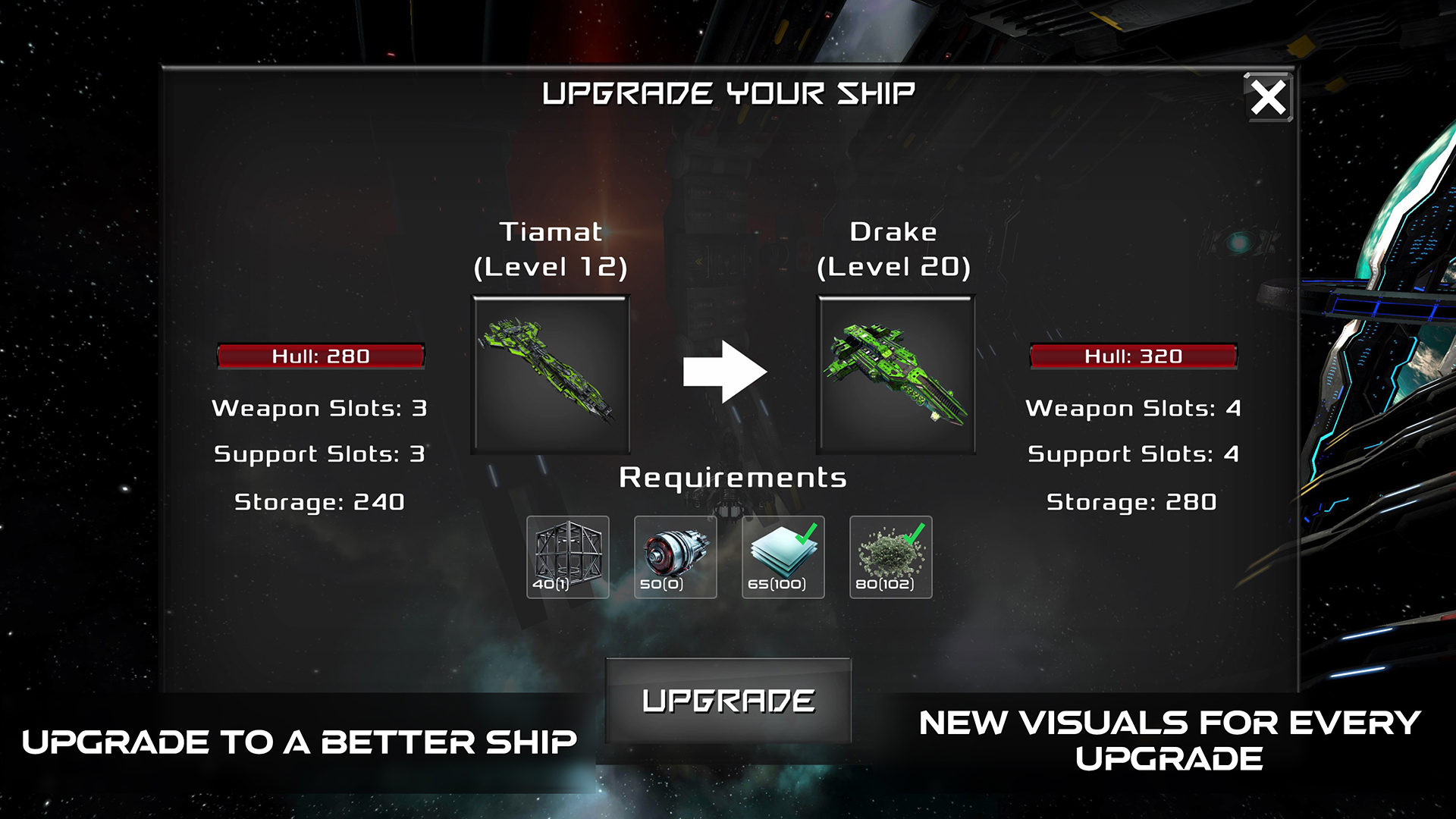Click the Storage: 240 stat text
This screenshot has width=1456, height=819.
coord(319,501)
